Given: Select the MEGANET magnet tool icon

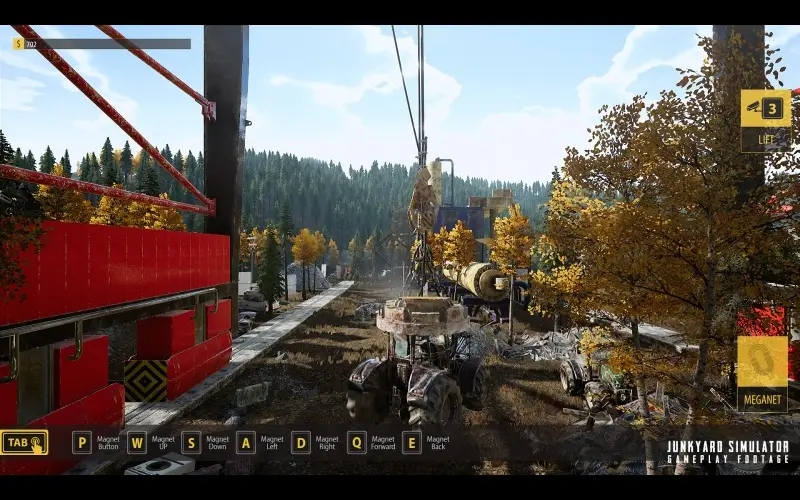Looking at the screenshot, I should pyautogui.click(x=763, y=362).
